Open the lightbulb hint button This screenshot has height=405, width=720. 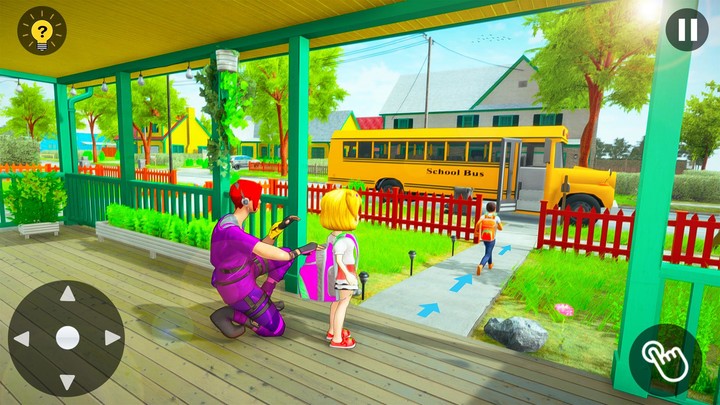(x=41, y=31)
